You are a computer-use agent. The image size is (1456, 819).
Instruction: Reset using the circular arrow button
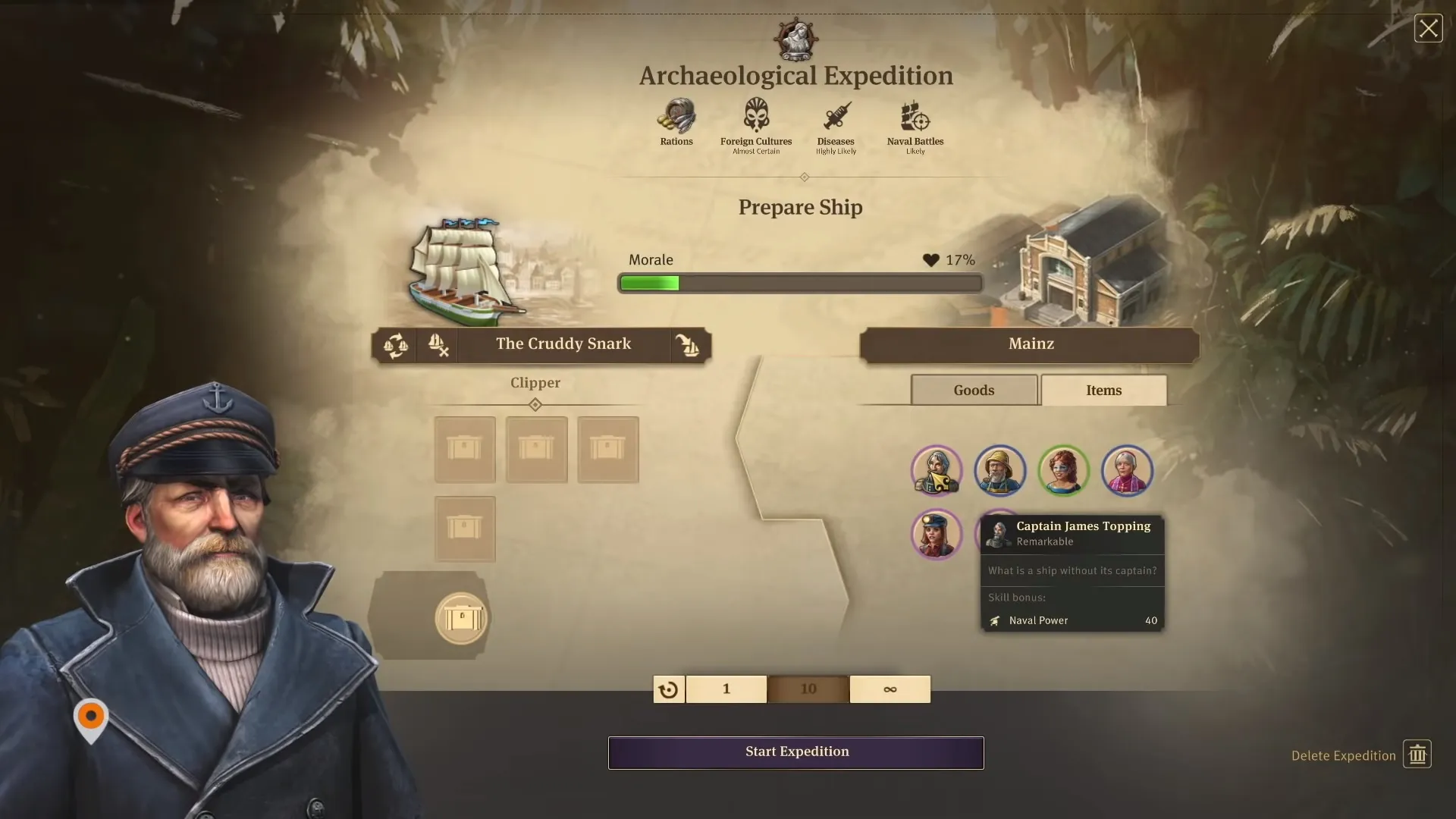point(669,689)
